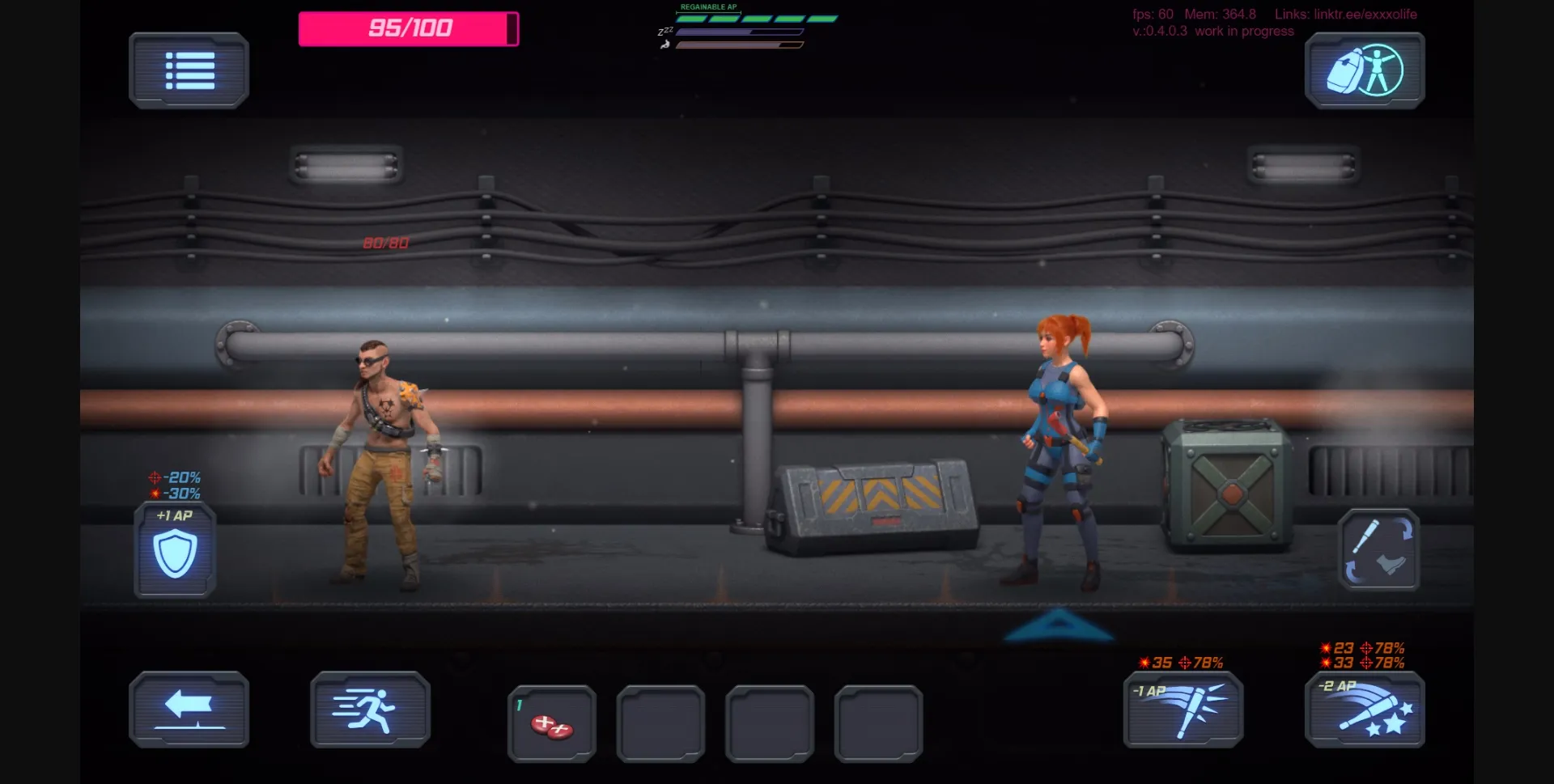The width and height of the screenshot is (1554, 784).
Task: Use the healing pills from inventory slot
Action: click(x=551, y=723)
